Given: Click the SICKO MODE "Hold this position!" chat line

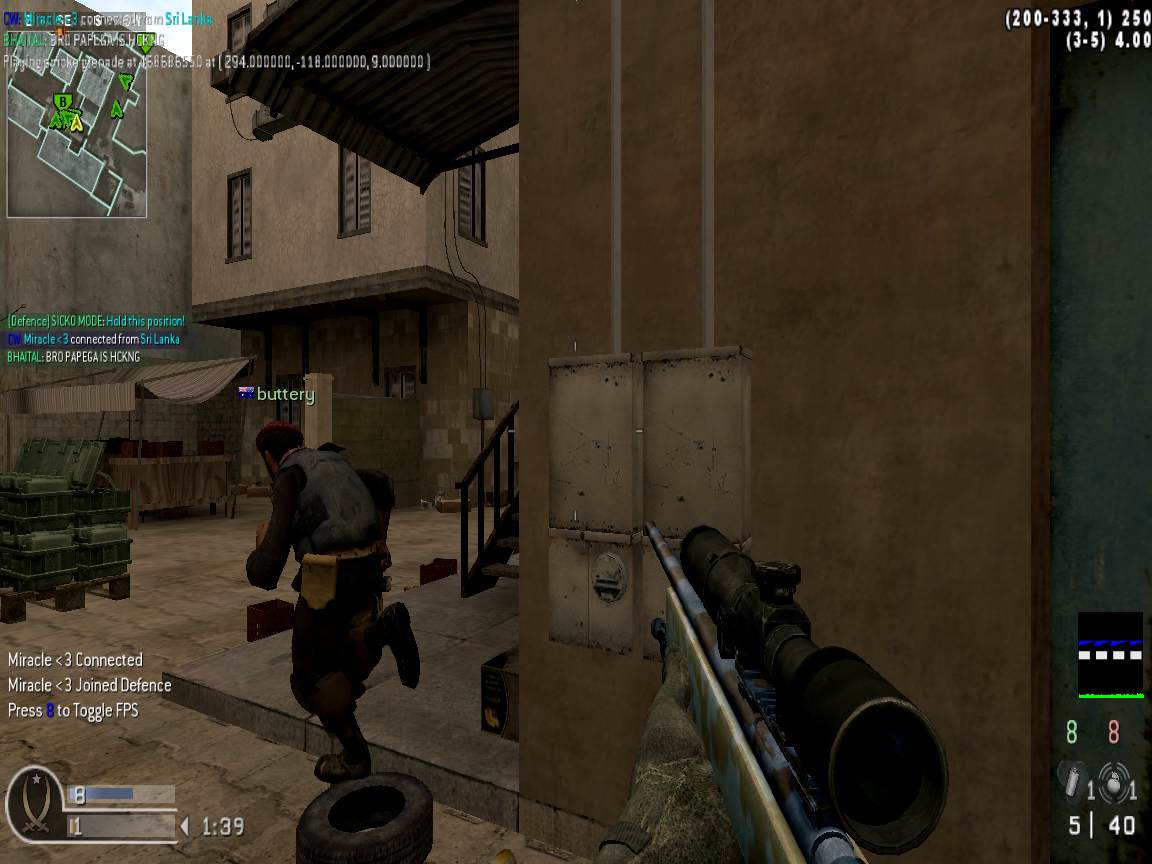Looking at the screenshot, I should pyautogui.click(x=96, y=321).
